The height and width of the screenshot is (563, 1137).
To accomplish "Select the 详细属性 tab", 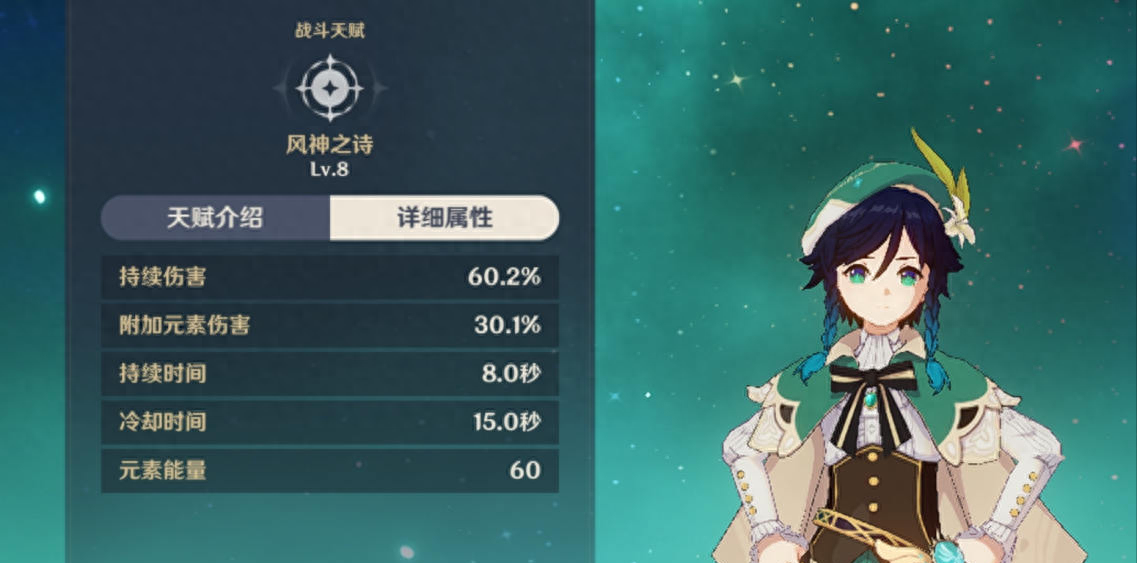I will (444, 218).
